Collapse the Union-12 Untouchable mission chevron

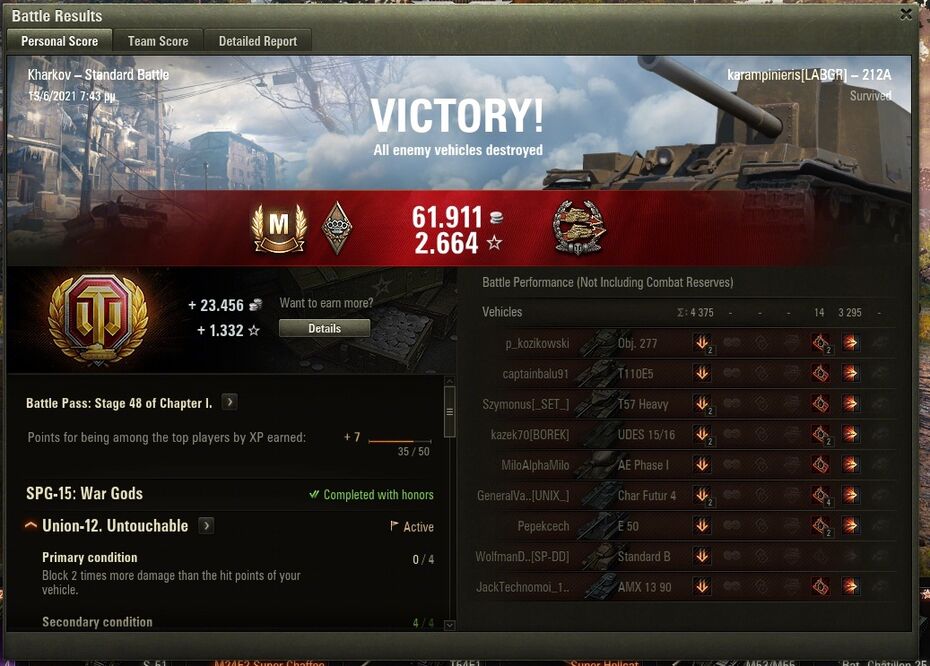tap(31, 526)
